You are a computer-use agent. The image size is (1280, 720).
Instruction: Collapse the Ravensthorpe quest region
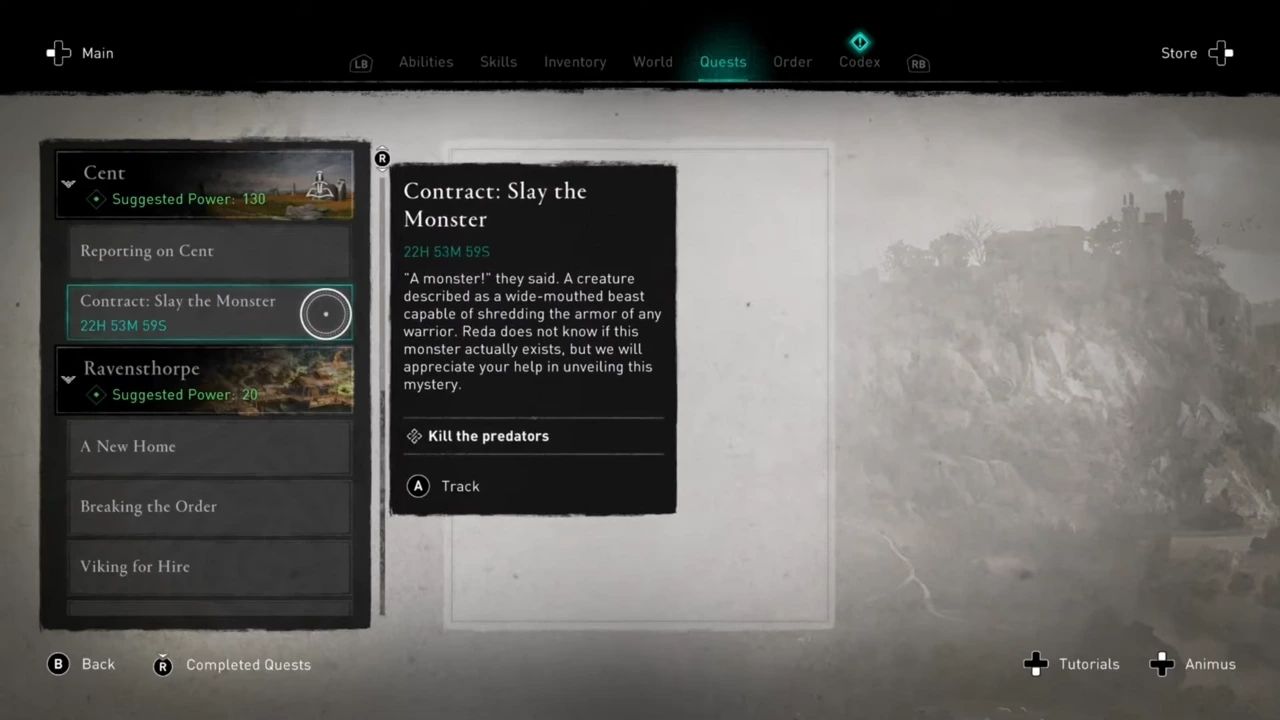pyautogui.click(x=68, y=379)
